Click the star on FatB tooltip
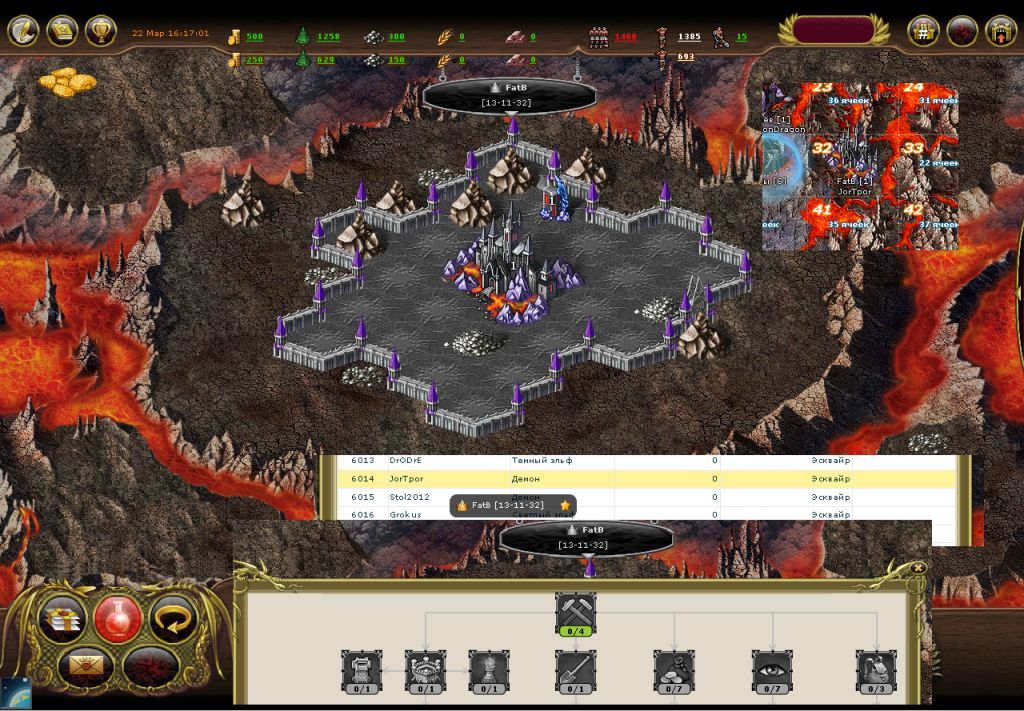1024x711 pixels. 565,506
